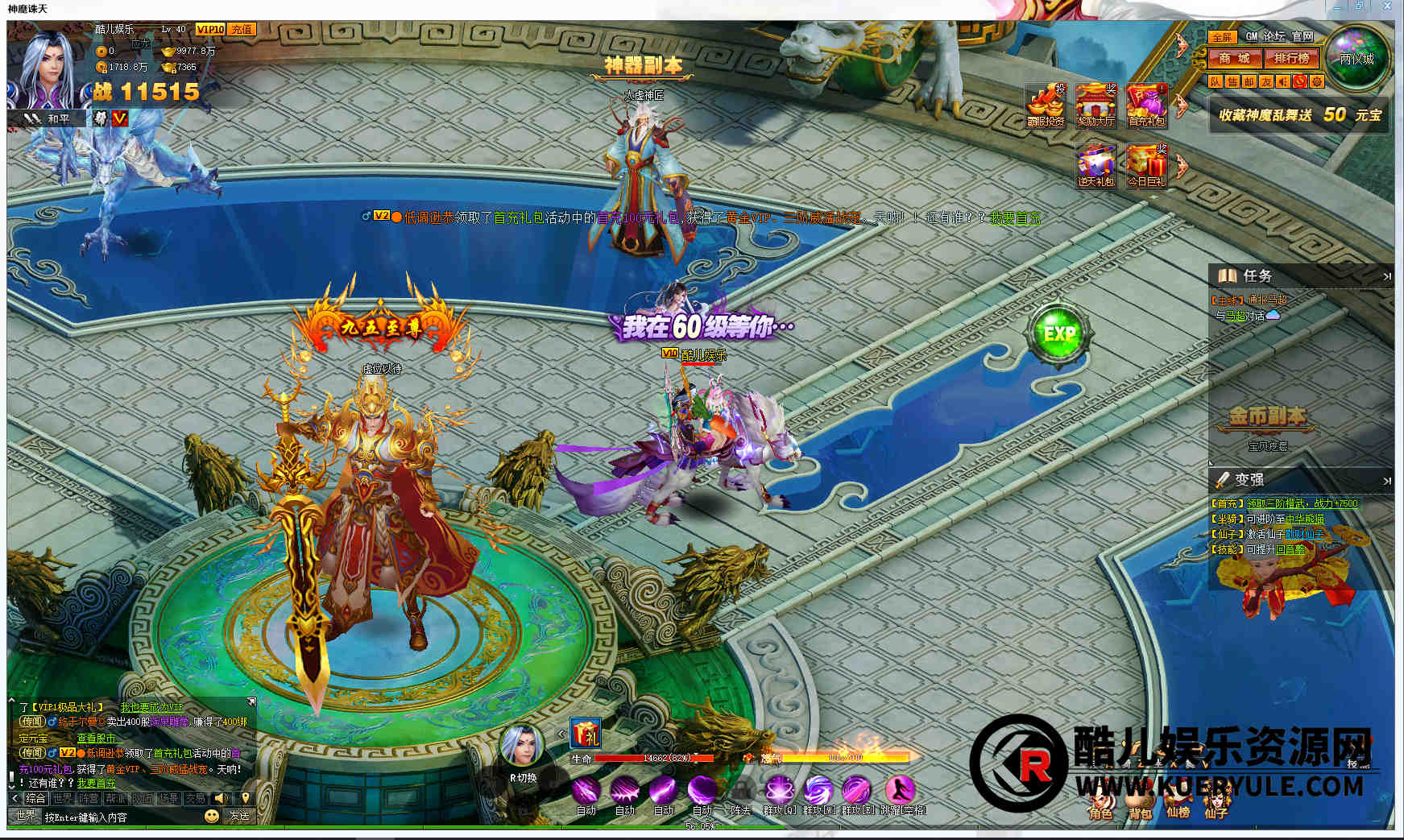Open the 礼 gift box above skill bar
The image size is (1404, 840).
(586, 734)
